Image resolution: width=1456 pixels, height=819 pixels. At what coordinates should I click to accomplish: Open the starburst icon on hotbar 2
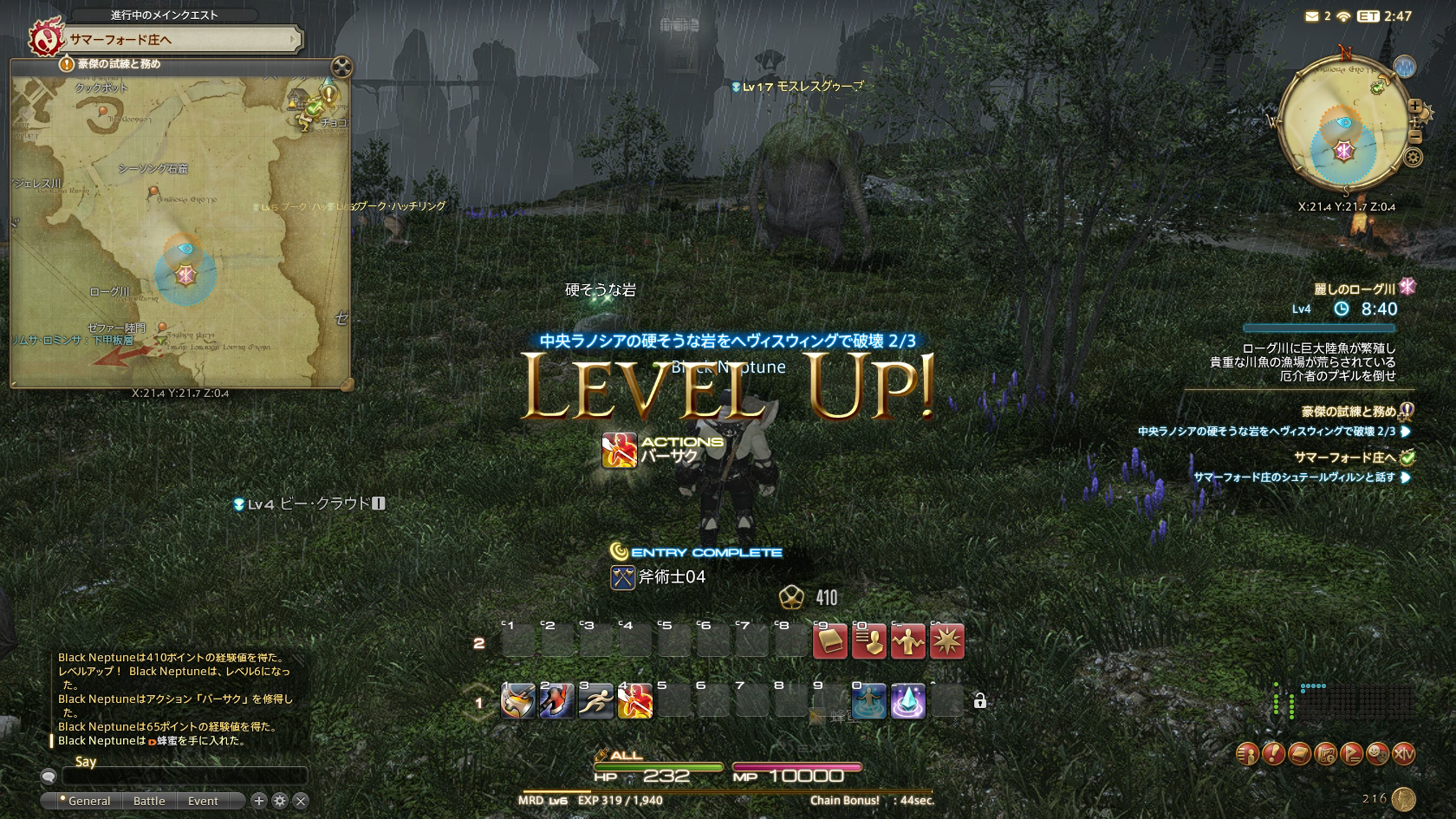[946, 641]
